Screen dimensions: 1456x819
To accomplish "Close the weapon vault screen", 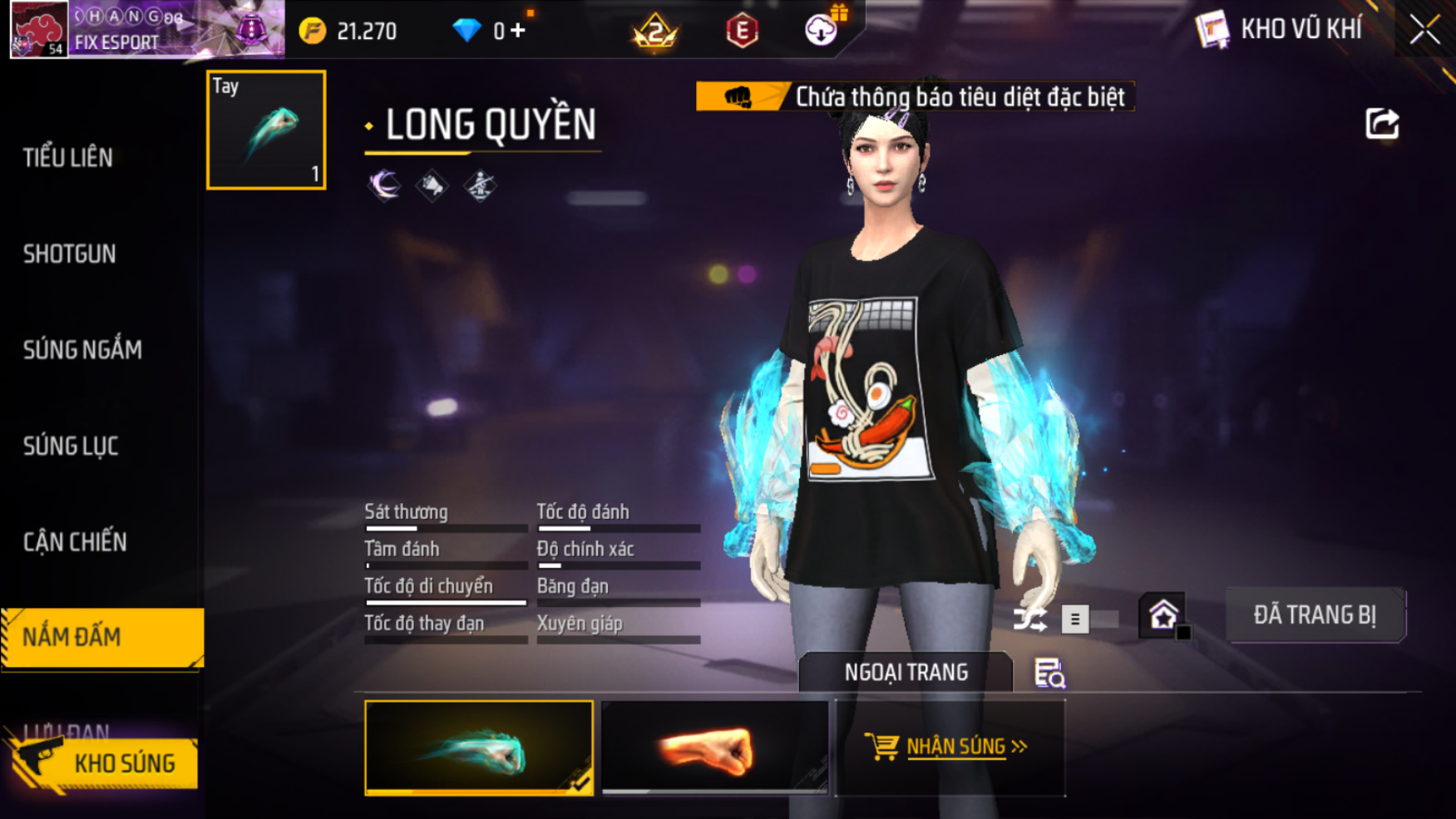I will pos(1424,30).
